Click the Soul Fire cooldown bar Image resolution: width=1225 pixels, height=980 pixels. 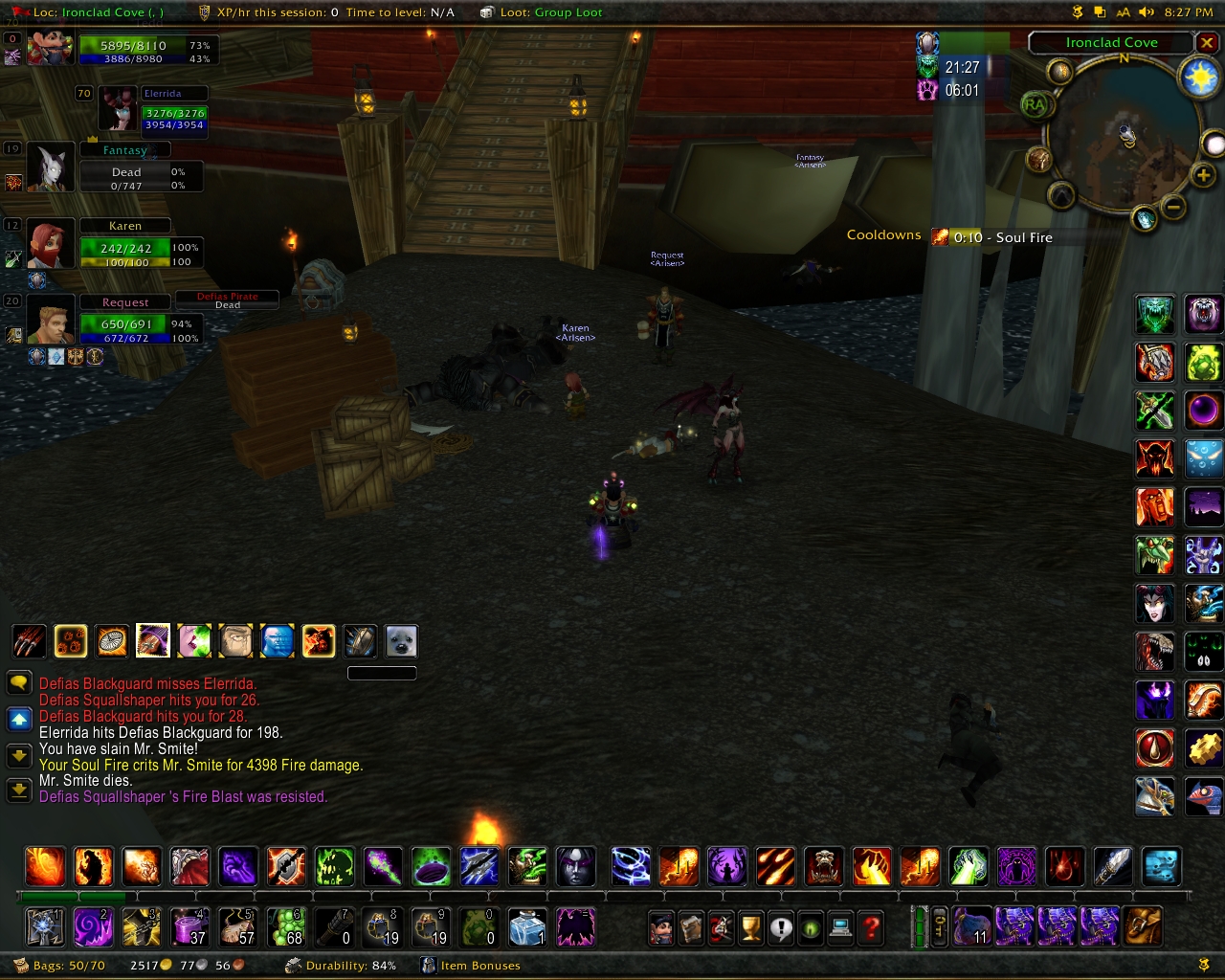993,237
